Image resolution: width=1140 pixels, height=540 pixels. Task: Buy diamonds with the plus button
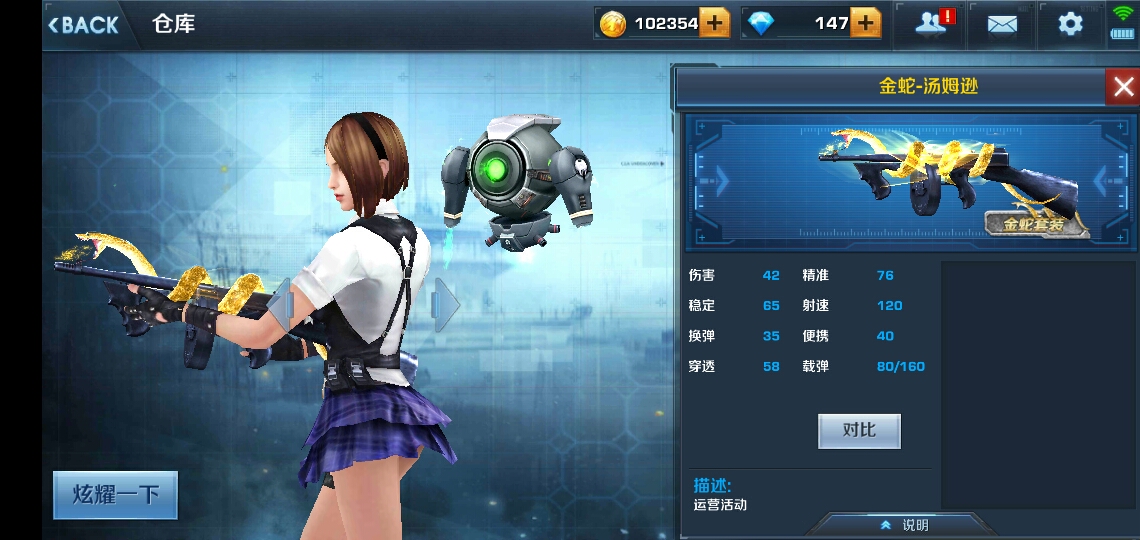coord(865,23)
